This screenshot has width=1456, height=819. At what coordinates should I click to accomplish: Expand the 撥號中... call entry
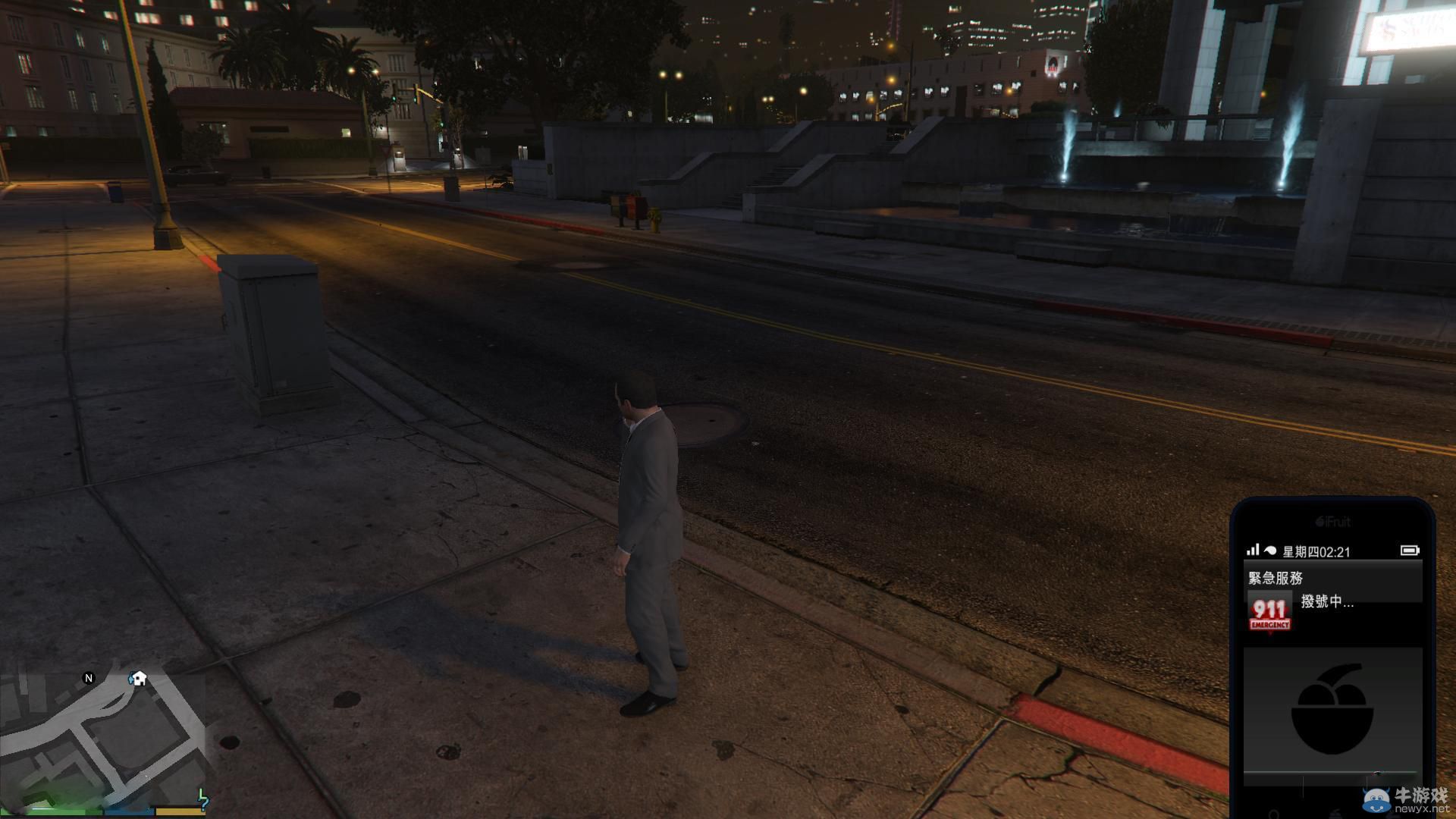click(x=1326, y=604)
